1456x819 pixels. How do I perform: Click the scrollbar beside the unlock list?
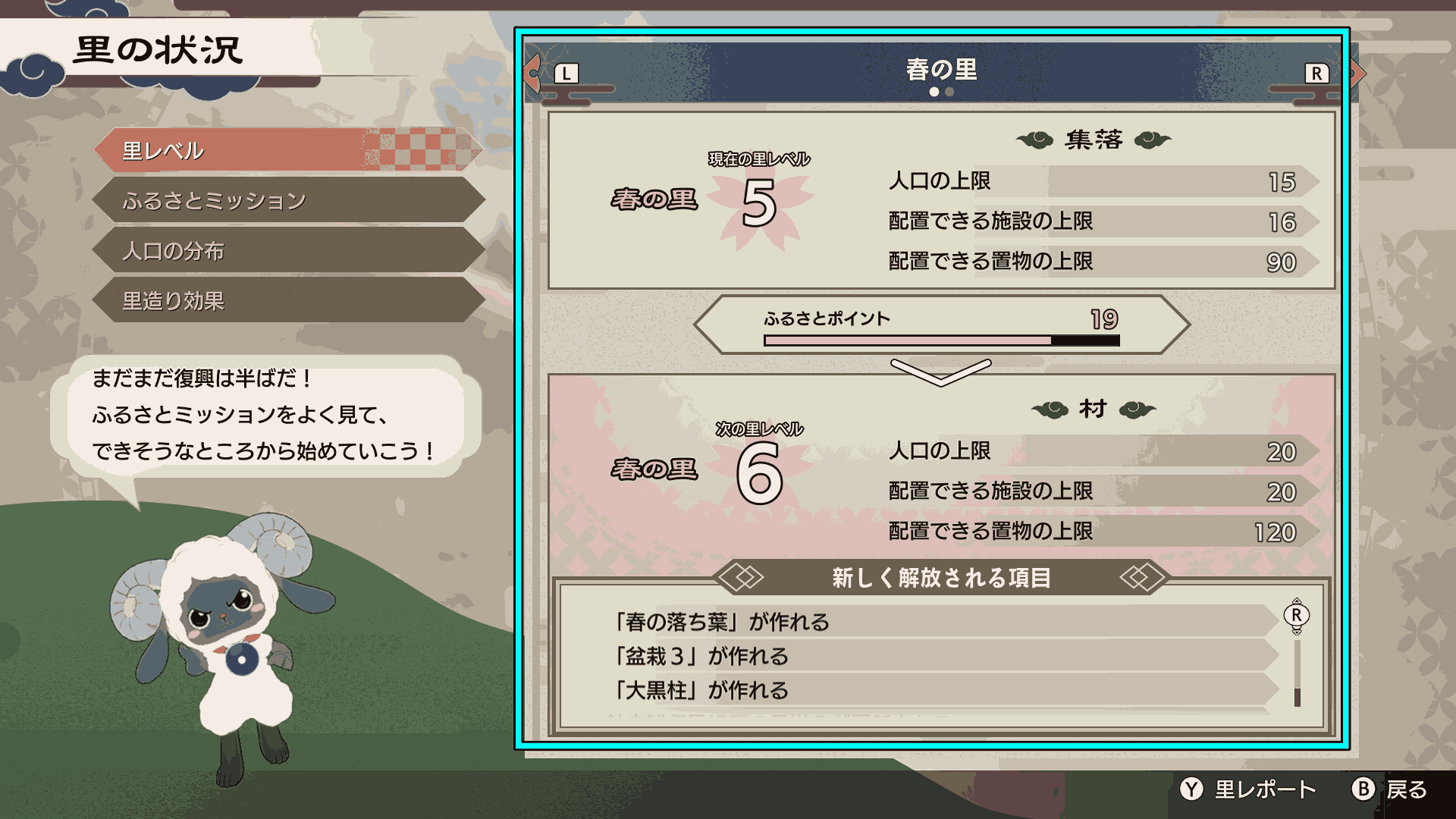point(1298,675)
